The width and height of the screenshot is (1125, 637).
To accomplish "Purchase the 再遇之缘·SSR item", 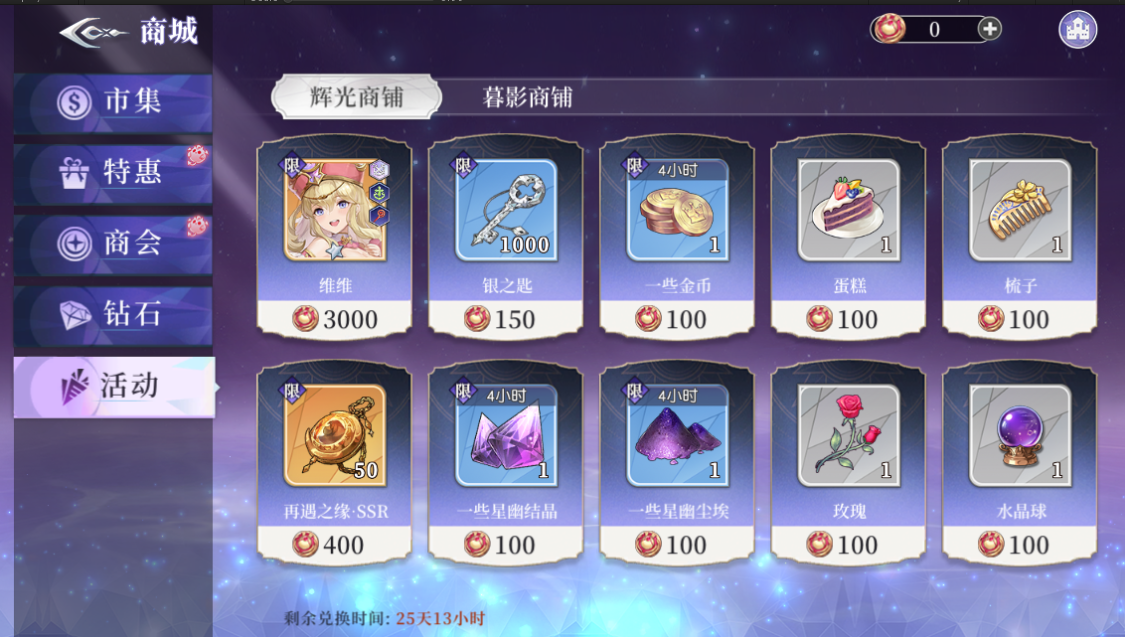I will tap(334, 461).
